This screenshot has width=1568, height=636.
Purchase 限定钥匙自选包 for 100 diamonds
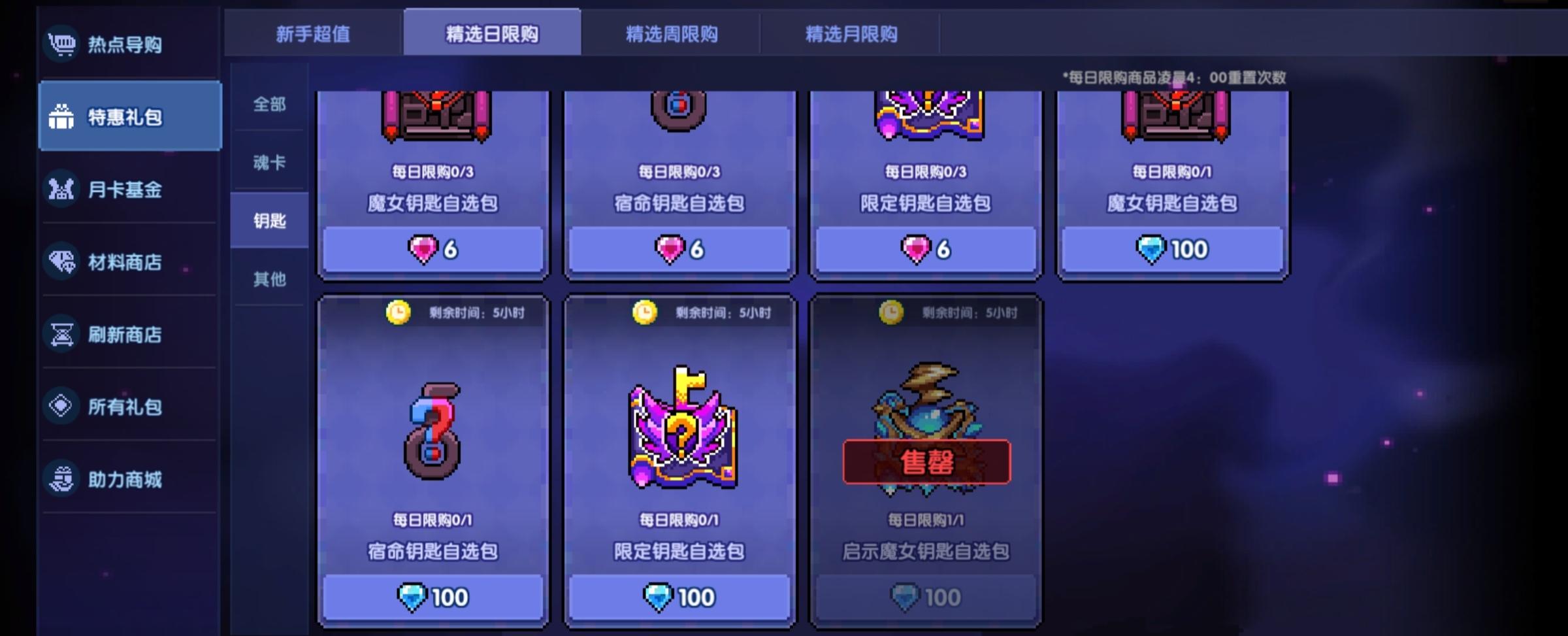(679, 595)
